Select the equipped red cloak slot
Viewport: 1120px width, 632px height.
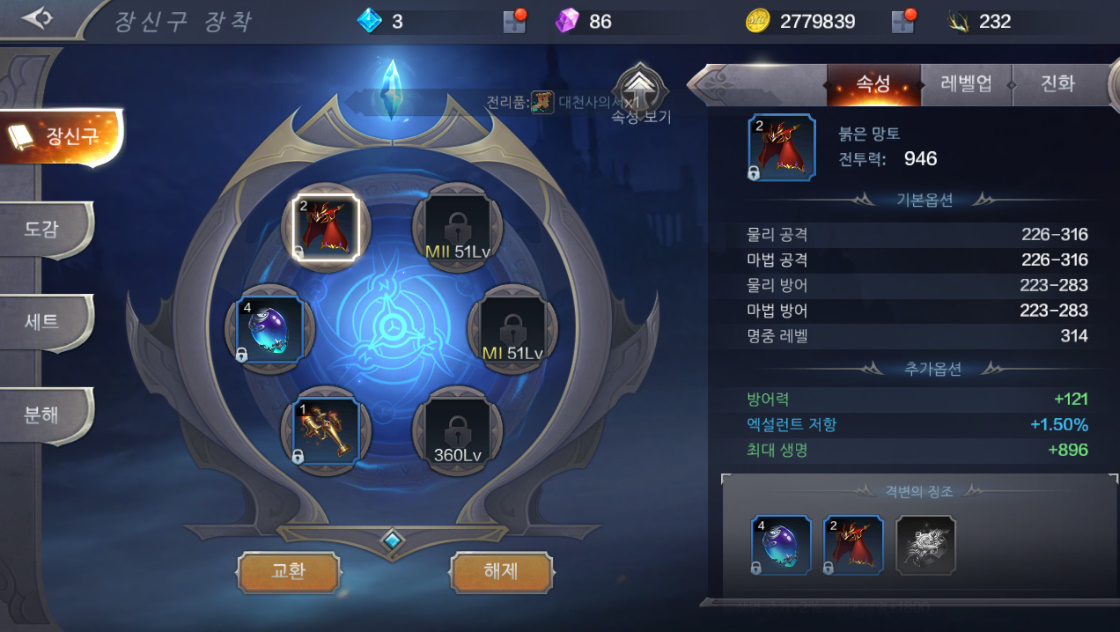tap(325, 227)
